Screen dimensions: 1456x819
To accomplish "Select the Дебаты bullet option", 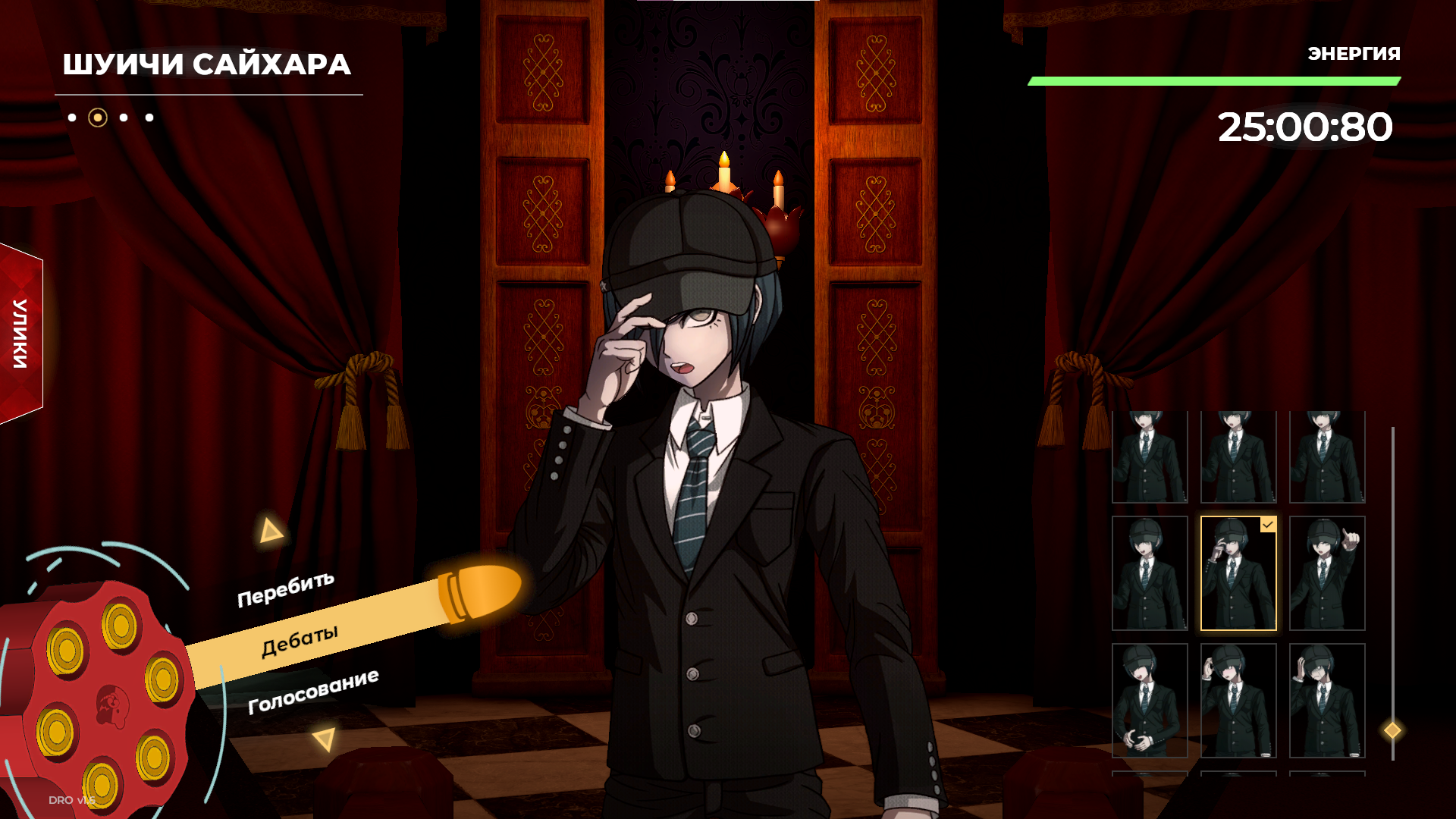I will [300, 641].
